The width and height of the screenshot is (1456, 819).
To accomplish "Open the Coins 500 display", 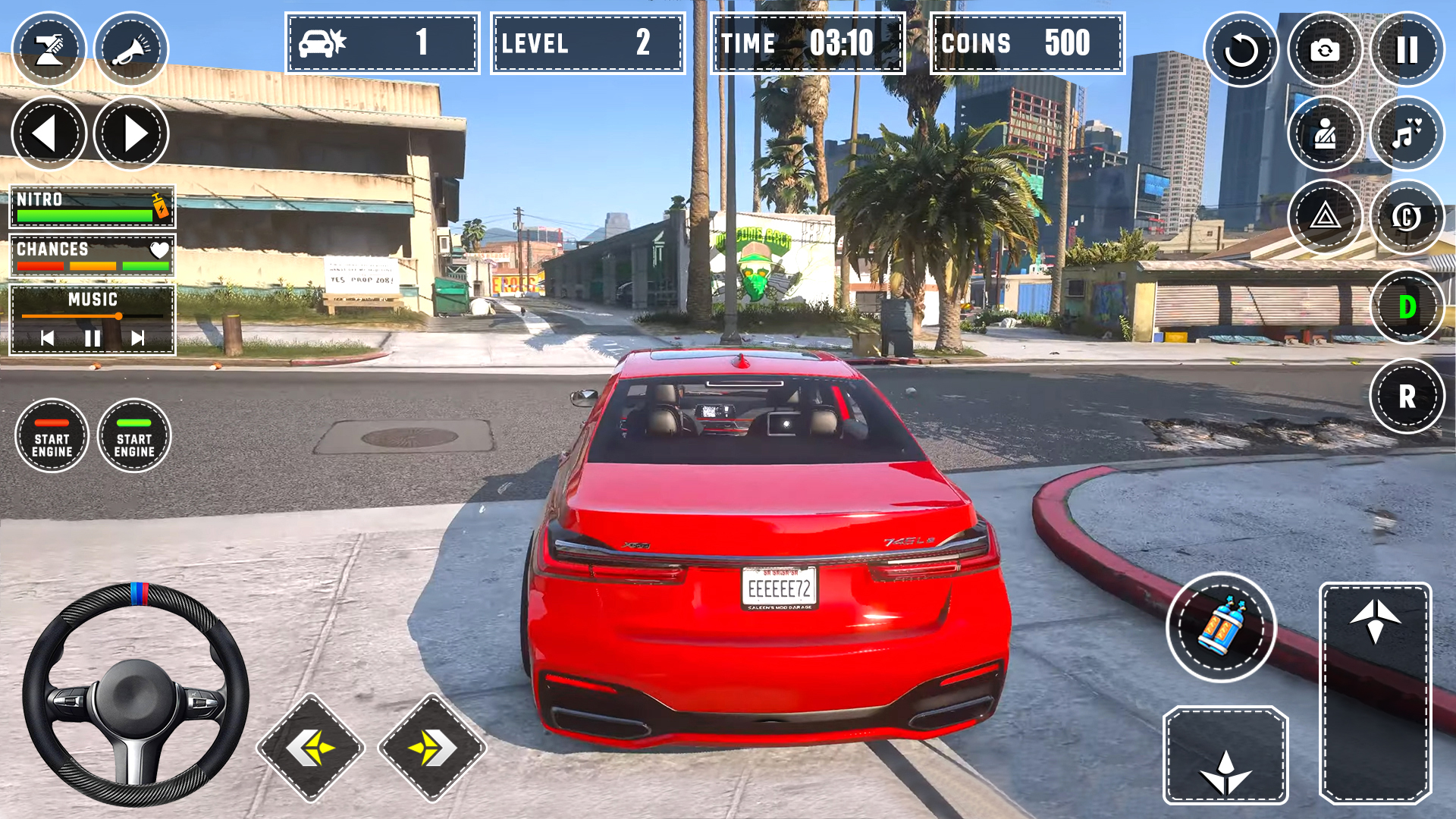I will coord(1026,43).
